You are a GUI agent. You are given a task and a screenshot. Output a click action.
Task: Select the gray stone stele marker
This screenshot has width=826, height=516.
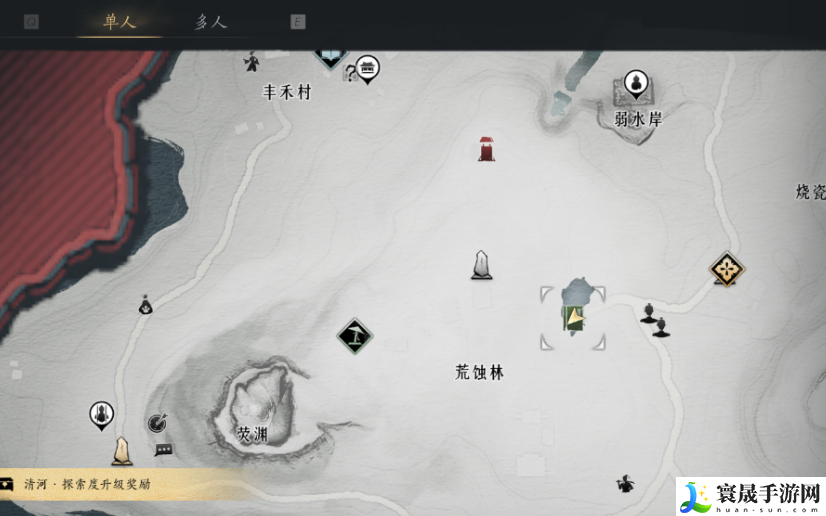click(x=482, y=265)
